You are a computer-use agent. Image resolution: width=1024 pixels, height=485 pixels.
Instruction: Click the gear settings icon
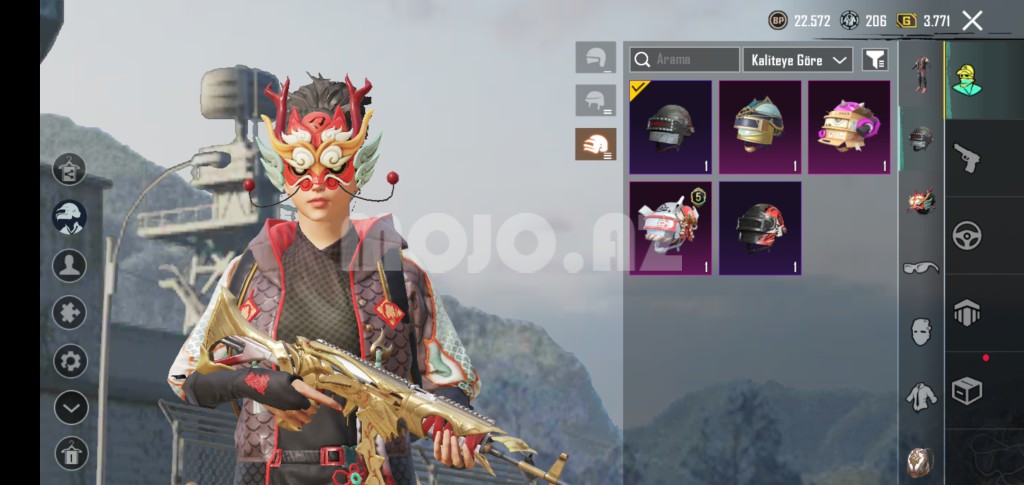(x=70, y=360)
